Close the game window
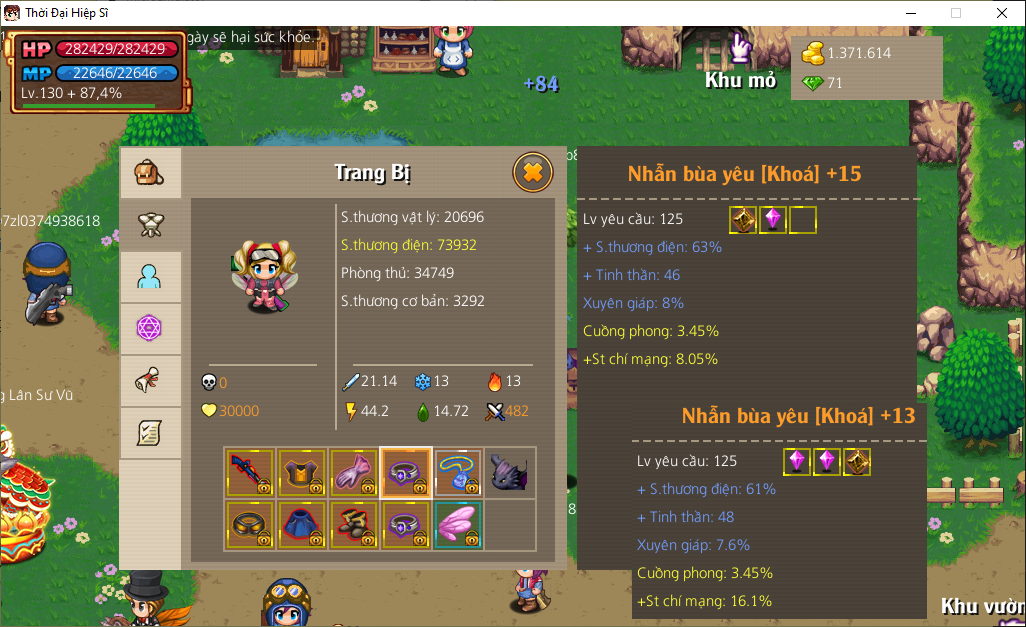Image resolution: width=1026 pixels, height=627 pixels. (1001, 13)
